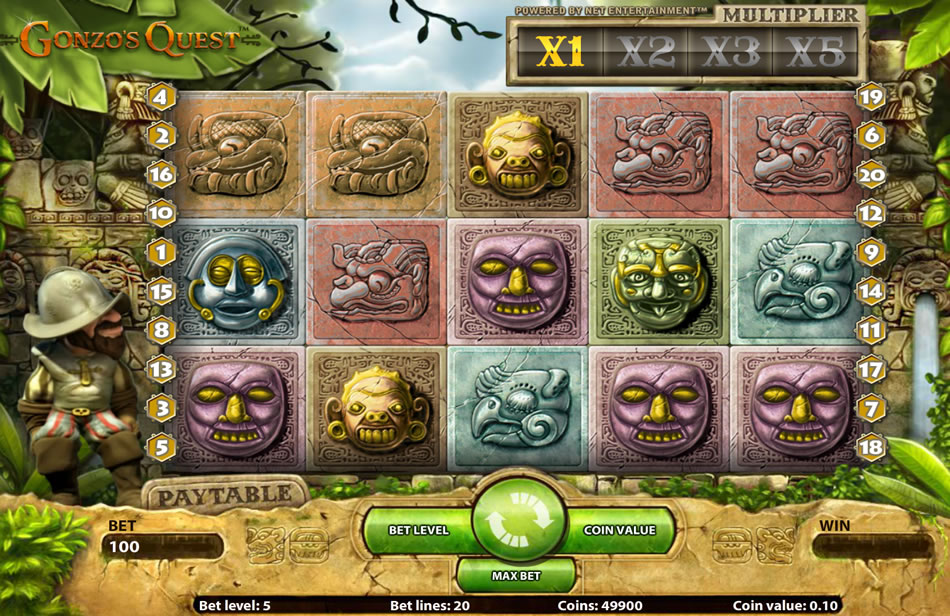Screen dimensions: 950x616
Task: Select bet line number 19 badge
Action: 872,98
